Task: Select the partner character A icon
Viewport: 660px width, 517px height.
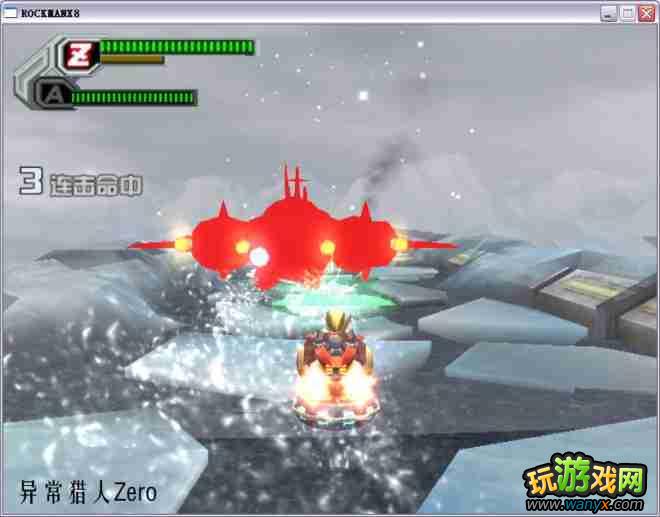Action: (x=51, y=95)
